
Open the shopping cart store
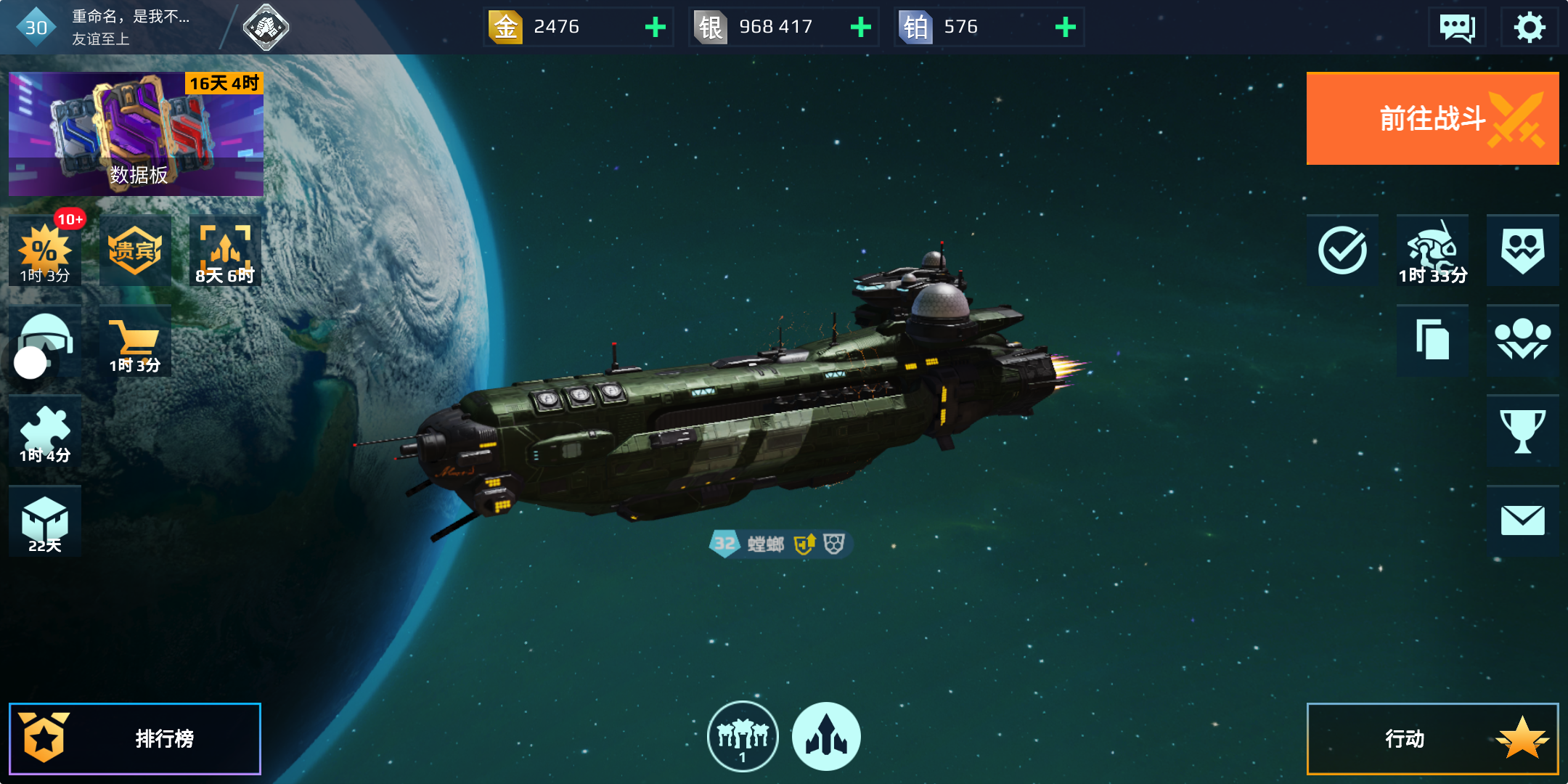(x=135, y=340)
